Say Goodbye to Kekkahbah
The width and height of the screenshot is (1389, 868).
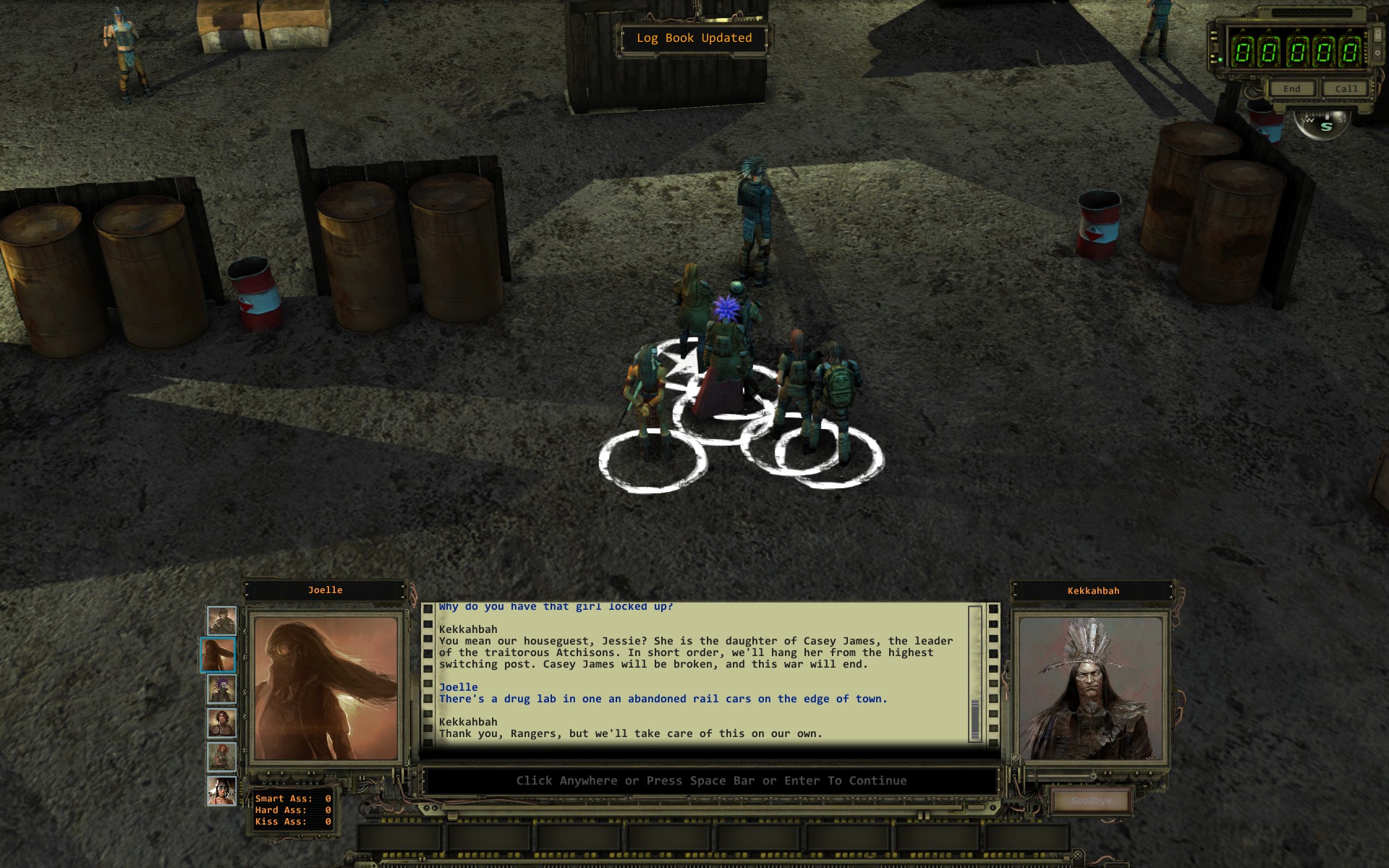pyautogui.click(x=1091, y=801)
